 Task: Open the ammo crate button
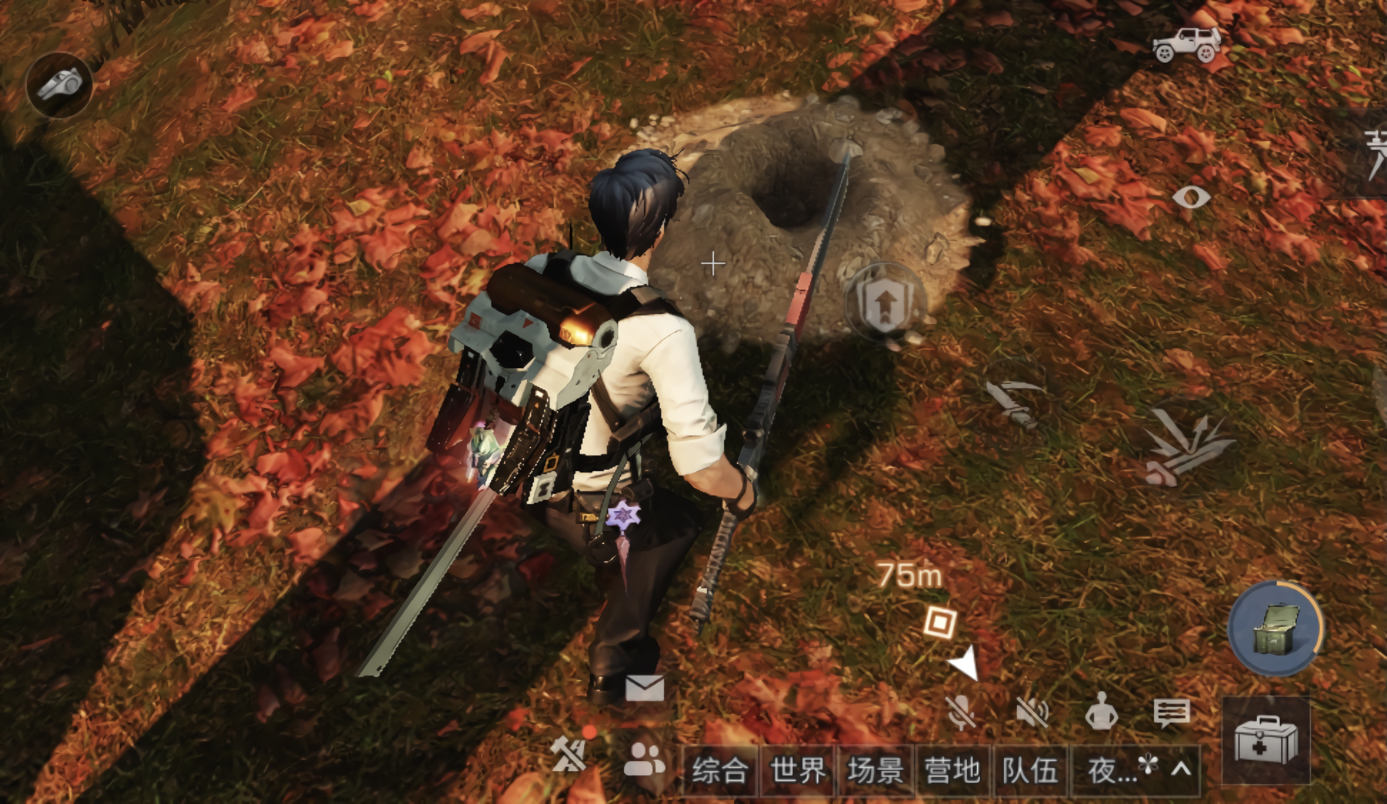coord(1275,629)
